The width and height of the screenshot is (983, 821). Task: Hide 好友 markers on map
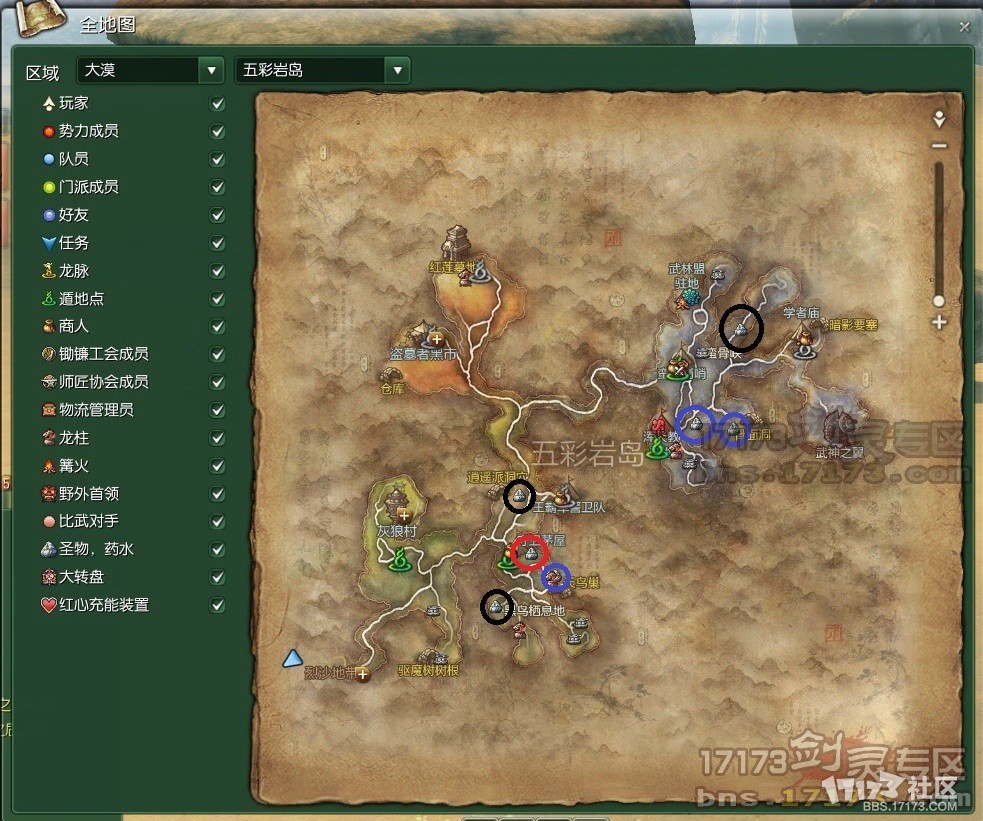click(x=218, y=215)
